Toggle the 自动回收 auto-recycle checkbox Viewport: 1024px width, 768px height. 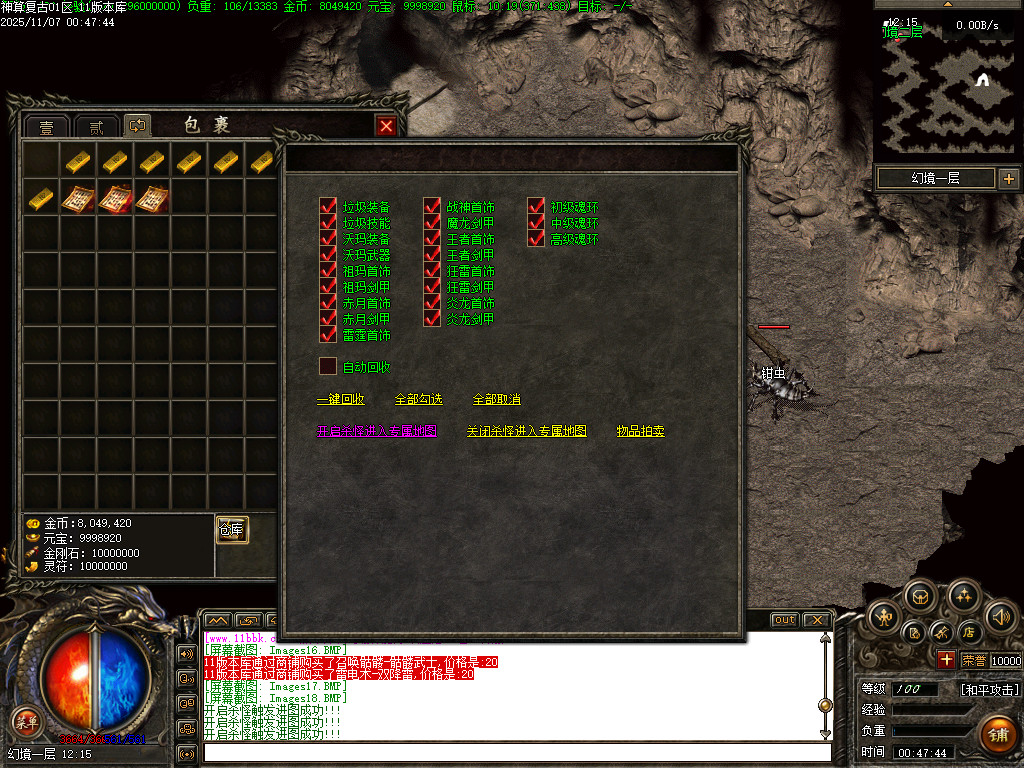click(x=328, y=367)
